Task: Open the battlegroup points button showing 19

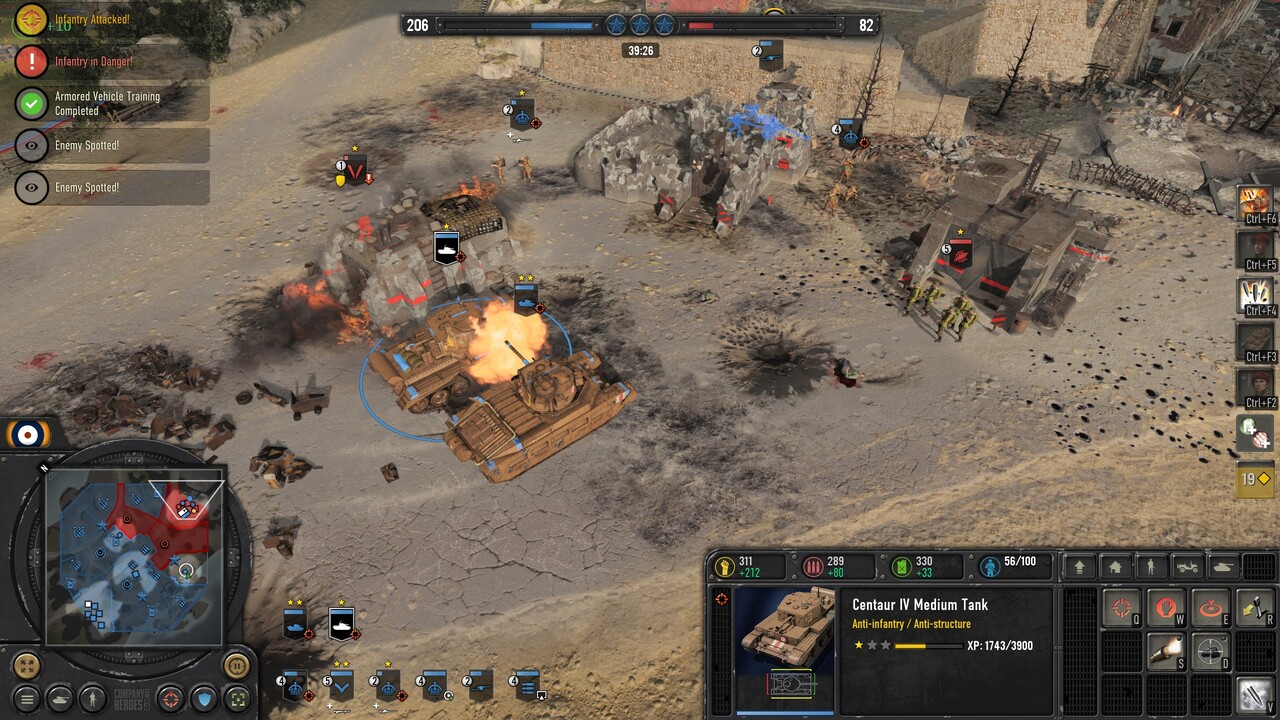Action: point(1255,480)
